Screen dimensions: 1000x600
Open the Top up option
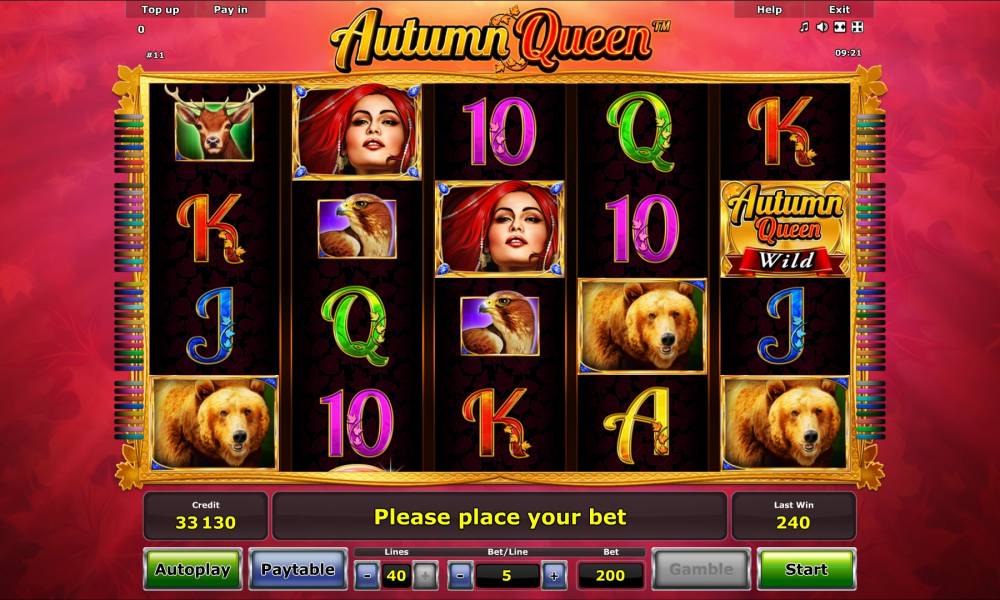[x=160, y=9]
